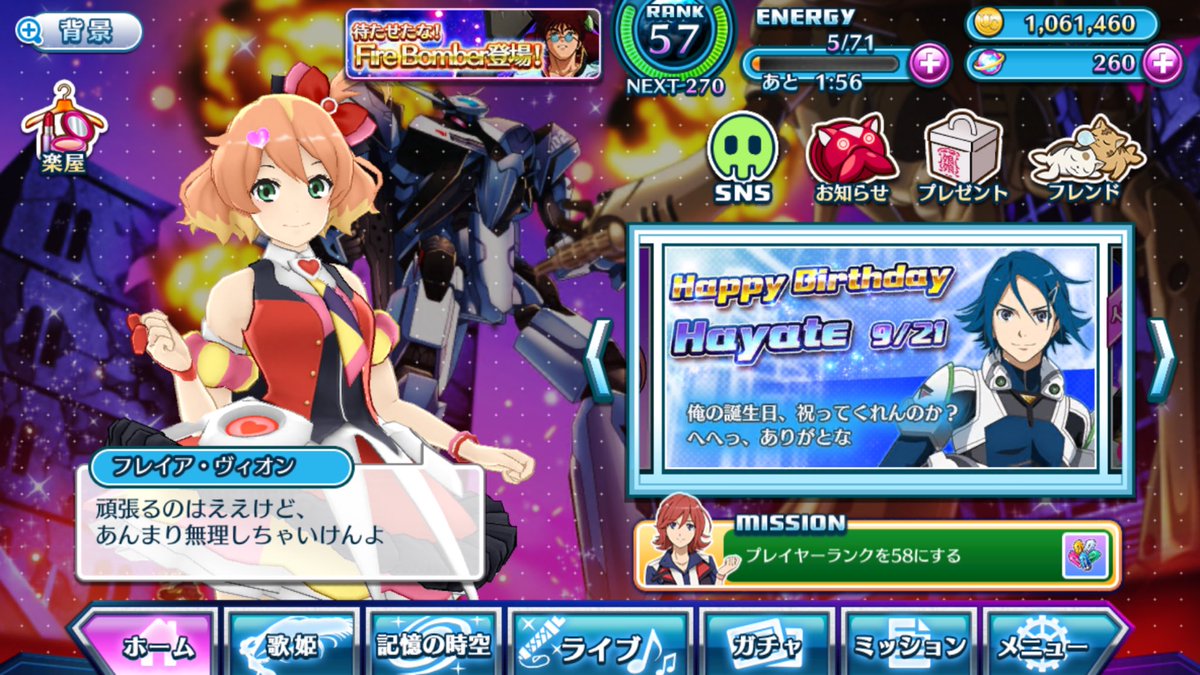This screenshot has width=1200, height=675.
Task: Open the 背景 background viewer button
Action: coord(79,31)
